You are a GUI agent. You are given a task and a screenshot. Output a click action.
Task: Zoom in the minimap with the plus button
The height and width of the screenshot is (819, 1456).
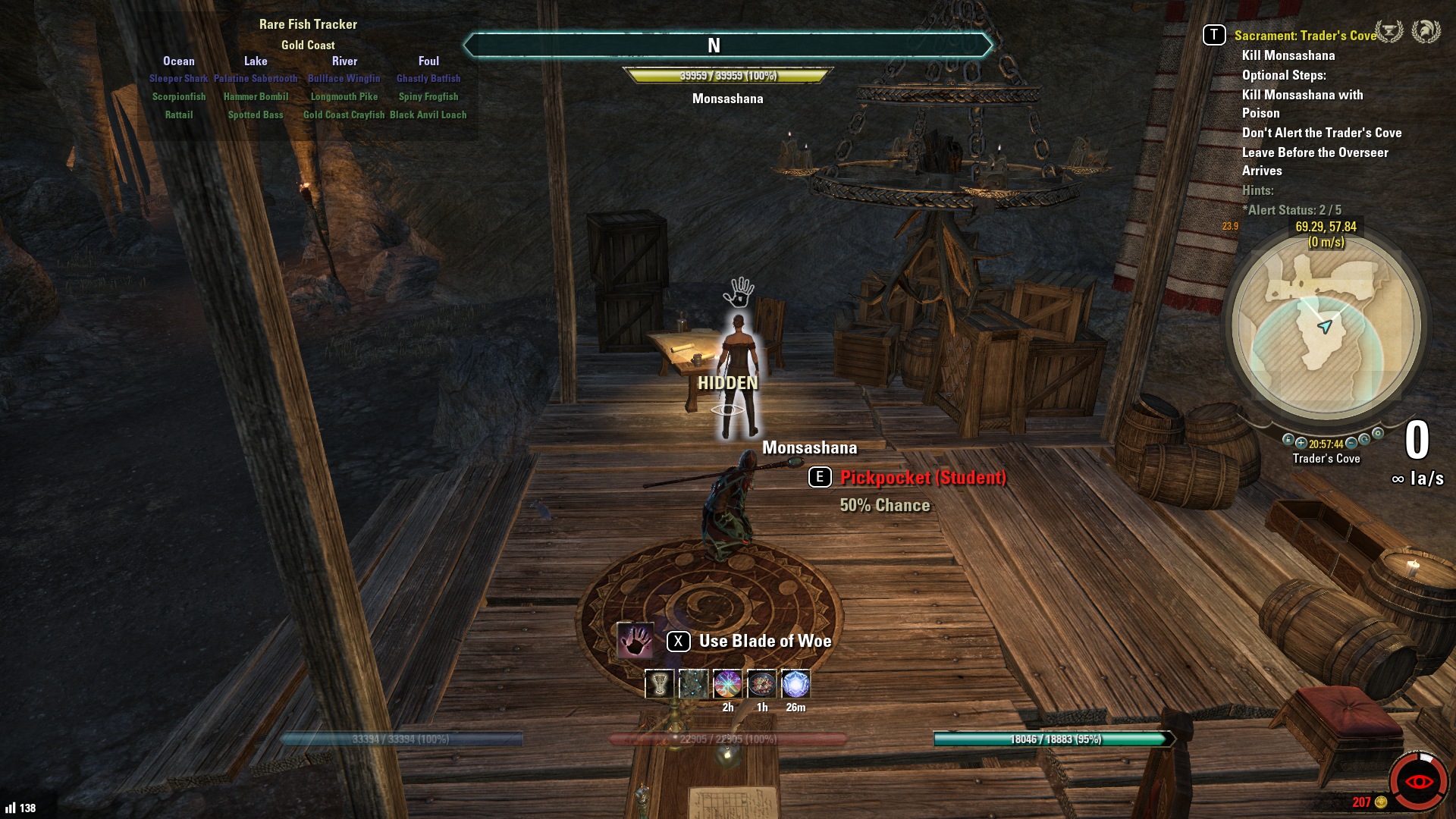coord(1301,443)
